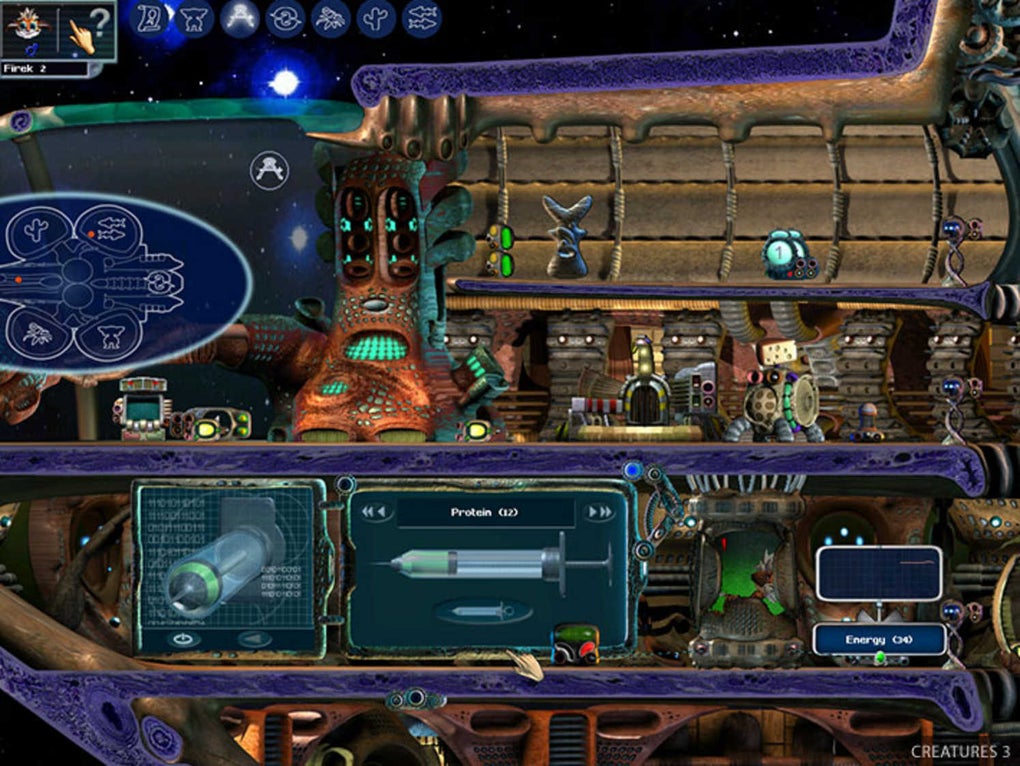Click the floating bridge icon beside map
Viewport: 1020px width, 766px height.
[x=268, y=169]
